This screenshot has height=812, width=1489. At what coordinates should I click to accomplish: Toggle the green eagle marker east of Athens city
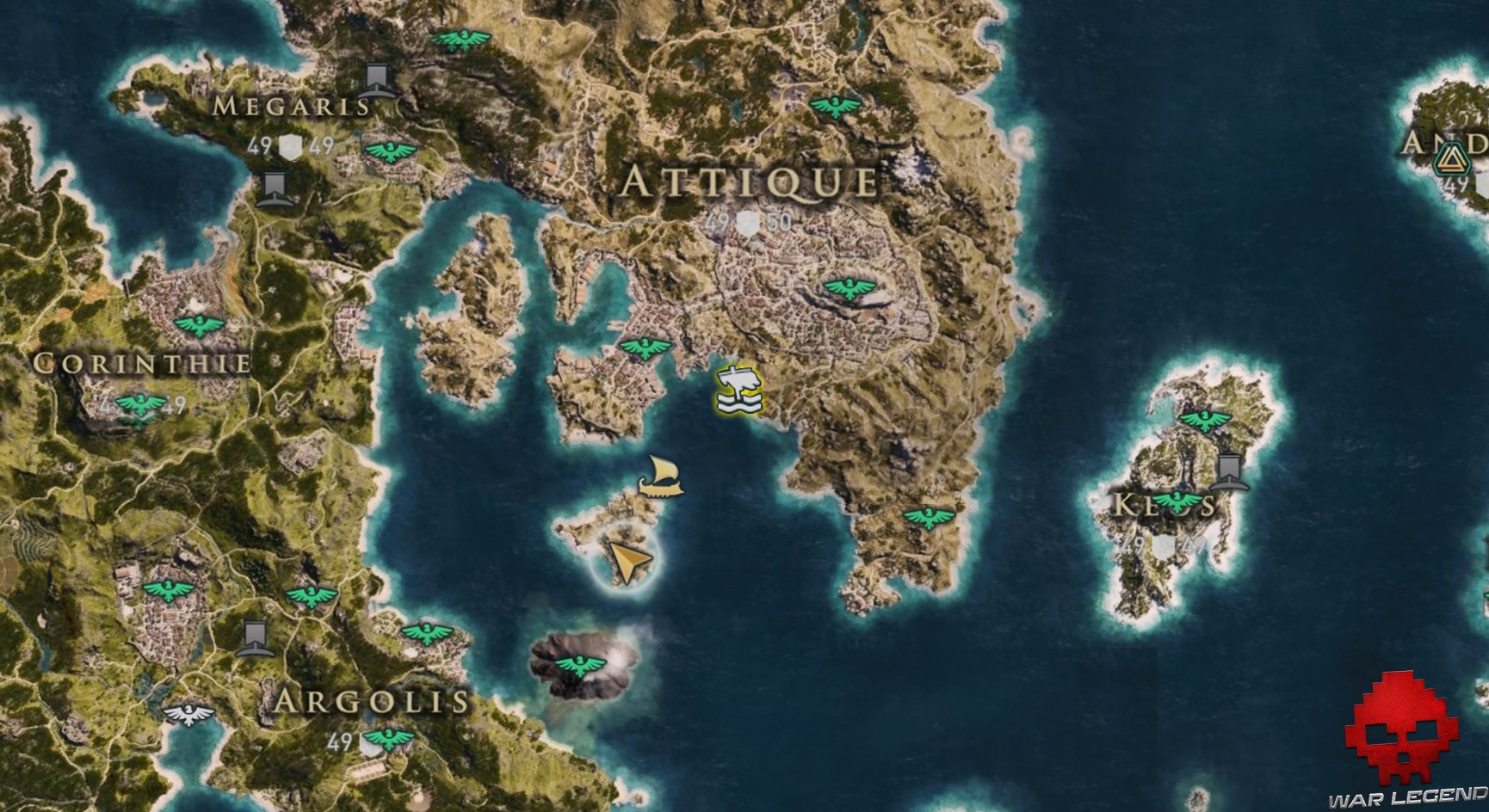point(847,286)
